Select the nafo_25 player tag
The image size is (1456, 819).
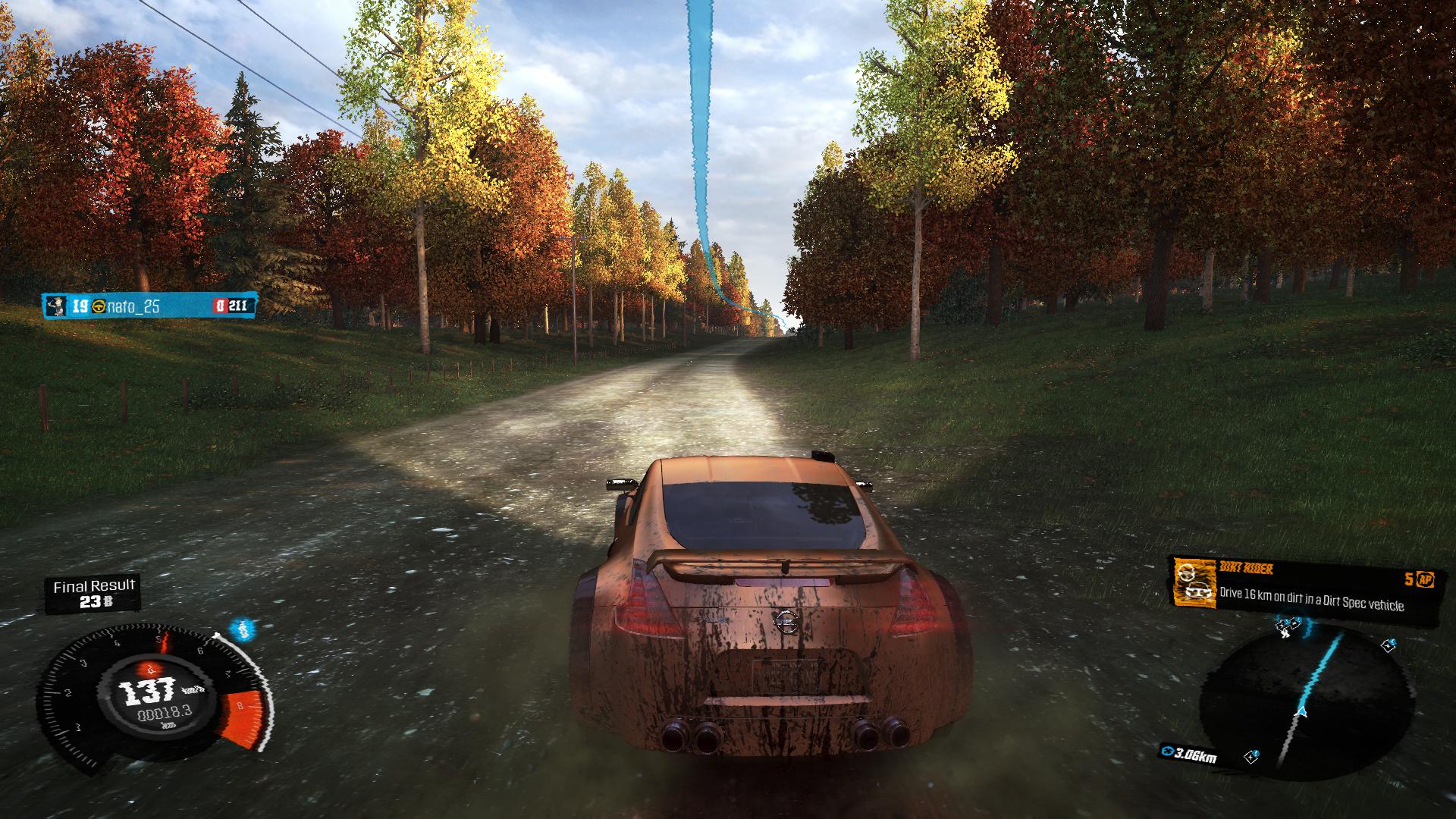tap(149, 306)
